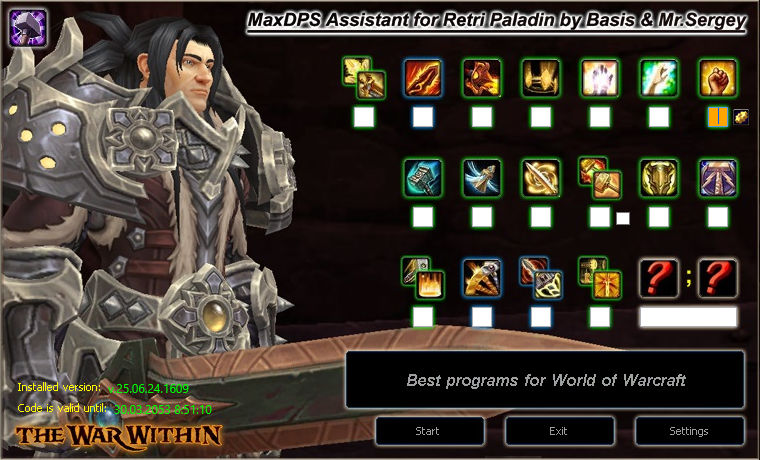Check the box under the green hand icon
This screenshot has height=460, width=760.
[x=658, y=117]
